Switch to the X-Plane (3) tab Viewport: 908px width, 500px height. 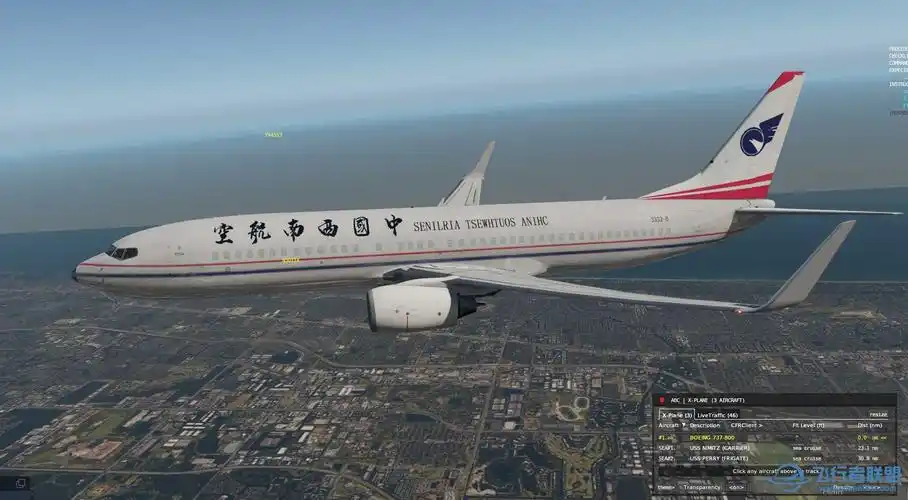(675, 414)
